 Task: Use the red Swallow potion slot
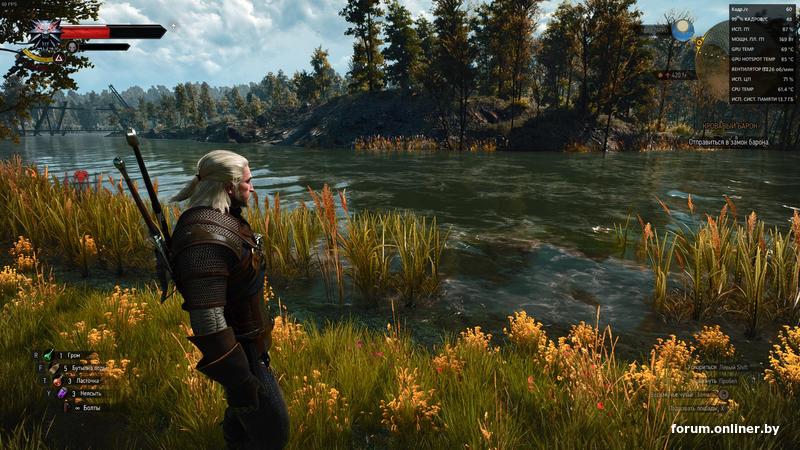(55, 381)
